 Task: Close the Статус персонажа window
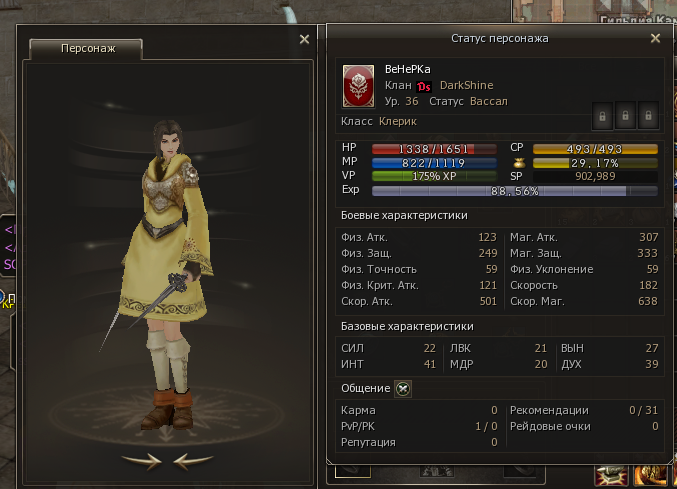pyautogui.click(x=655, y=38)
